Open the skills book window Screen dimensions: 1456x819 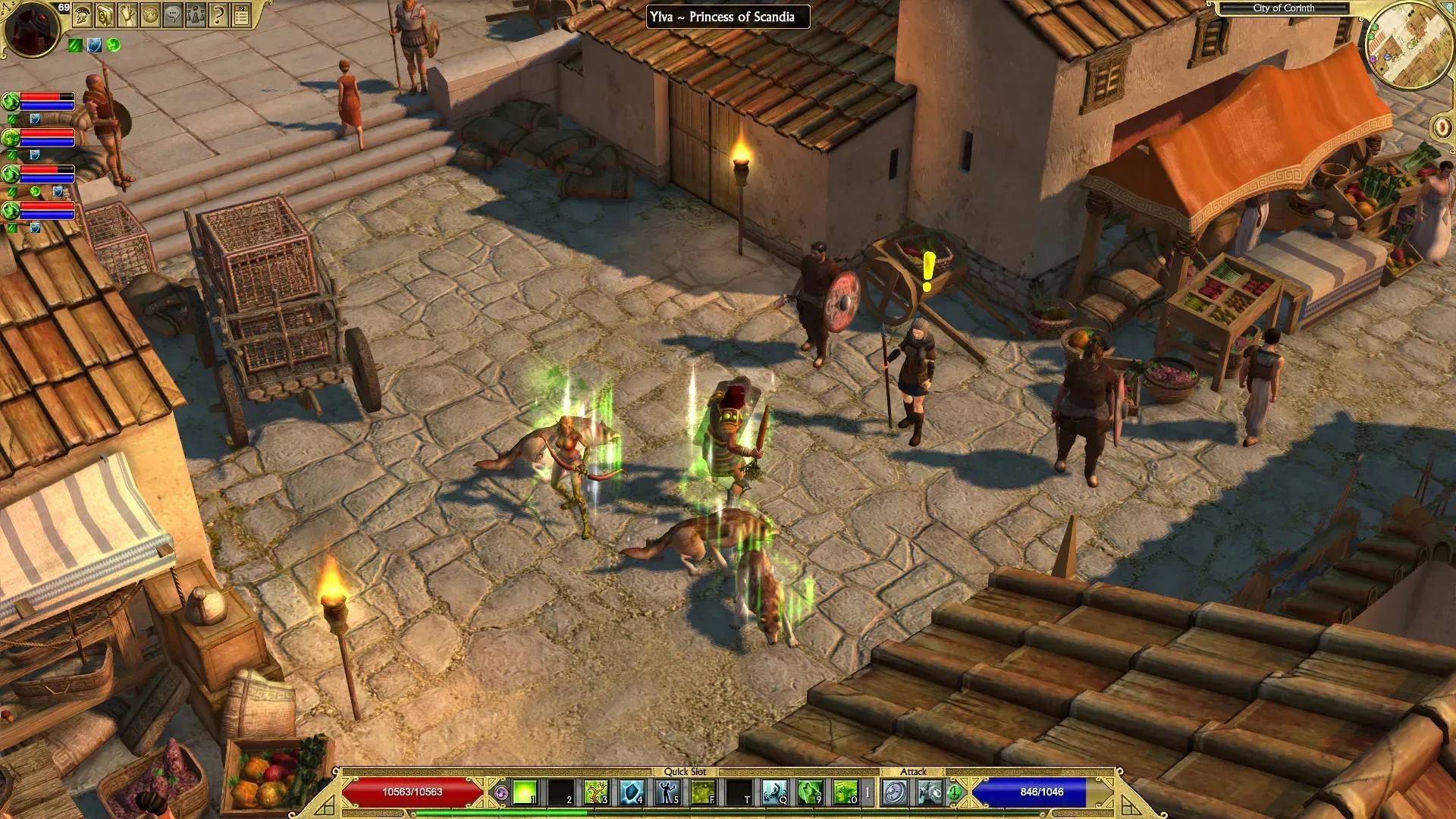[105, 14]
